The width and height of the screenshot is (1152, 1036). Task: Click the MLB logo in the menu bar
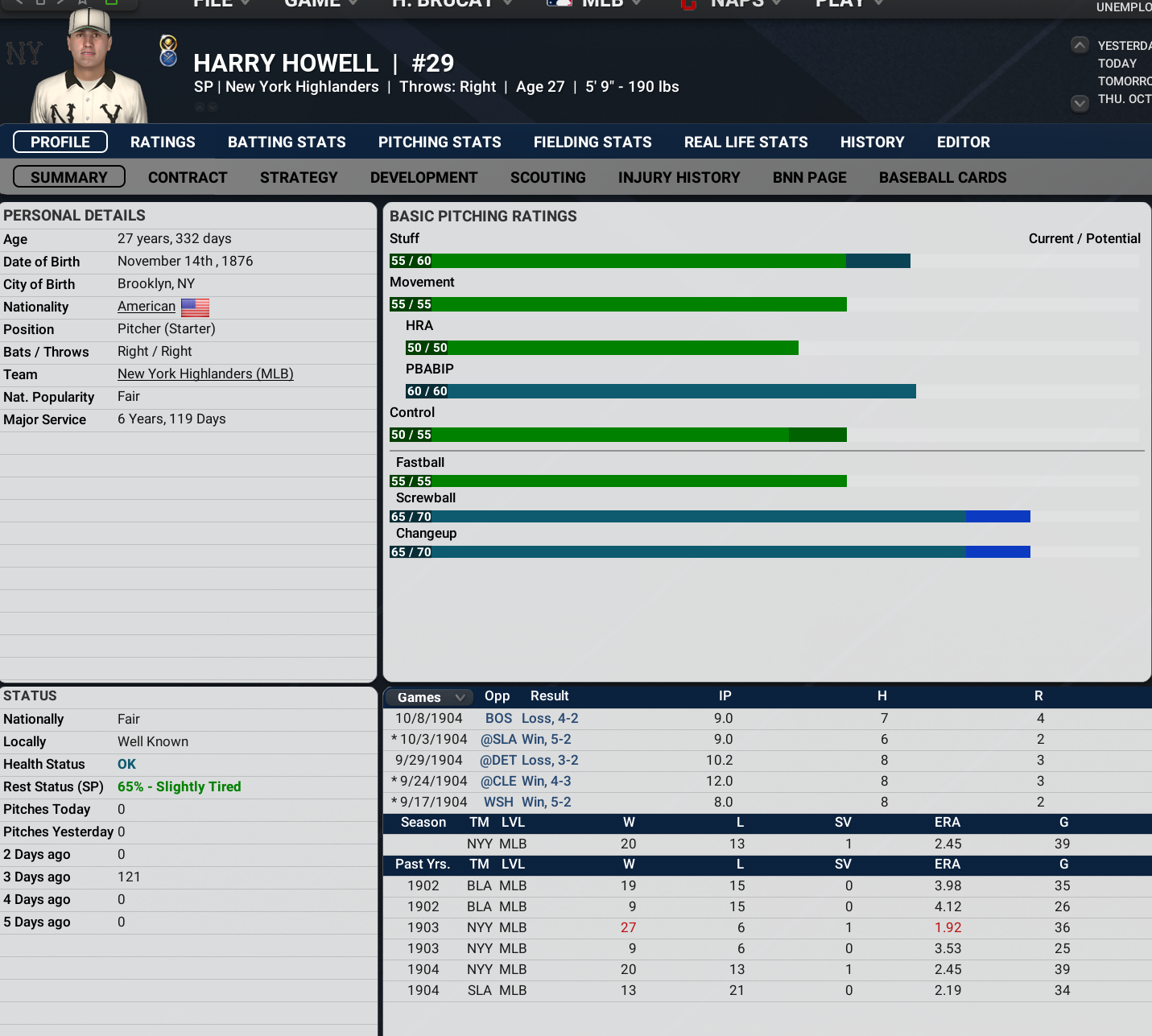[559, 4]
